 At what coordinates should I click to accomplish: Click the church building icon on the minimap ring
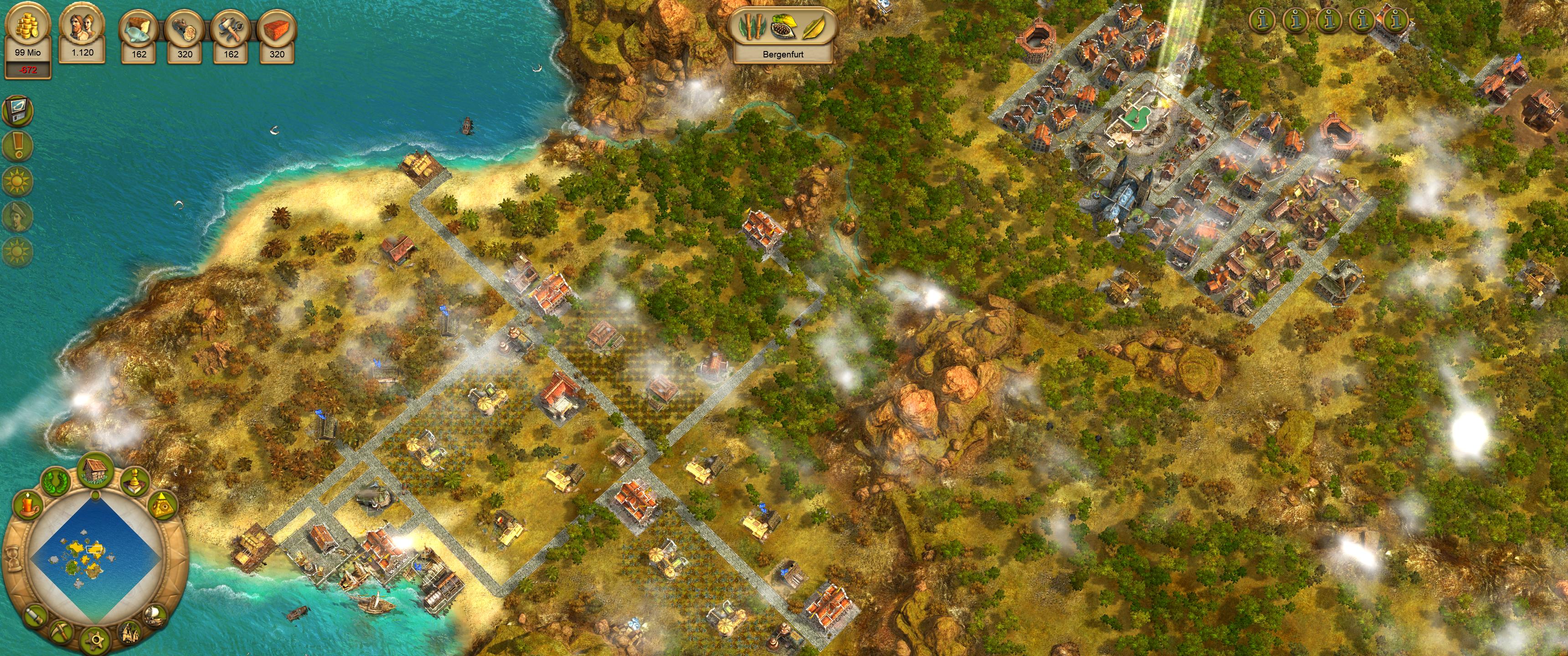(x=130, y=635)
